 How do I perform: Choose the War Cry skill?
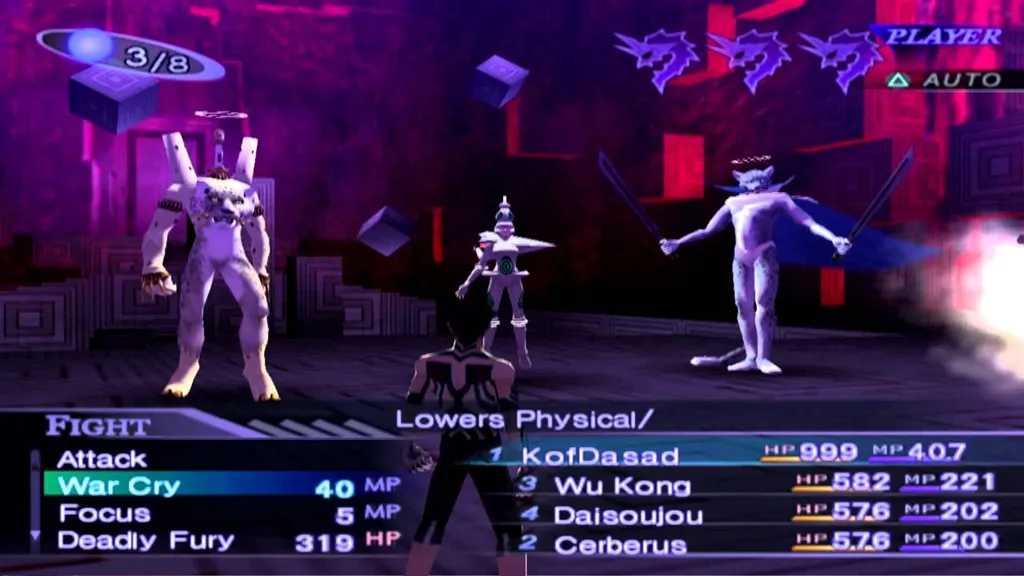point(120,487)
